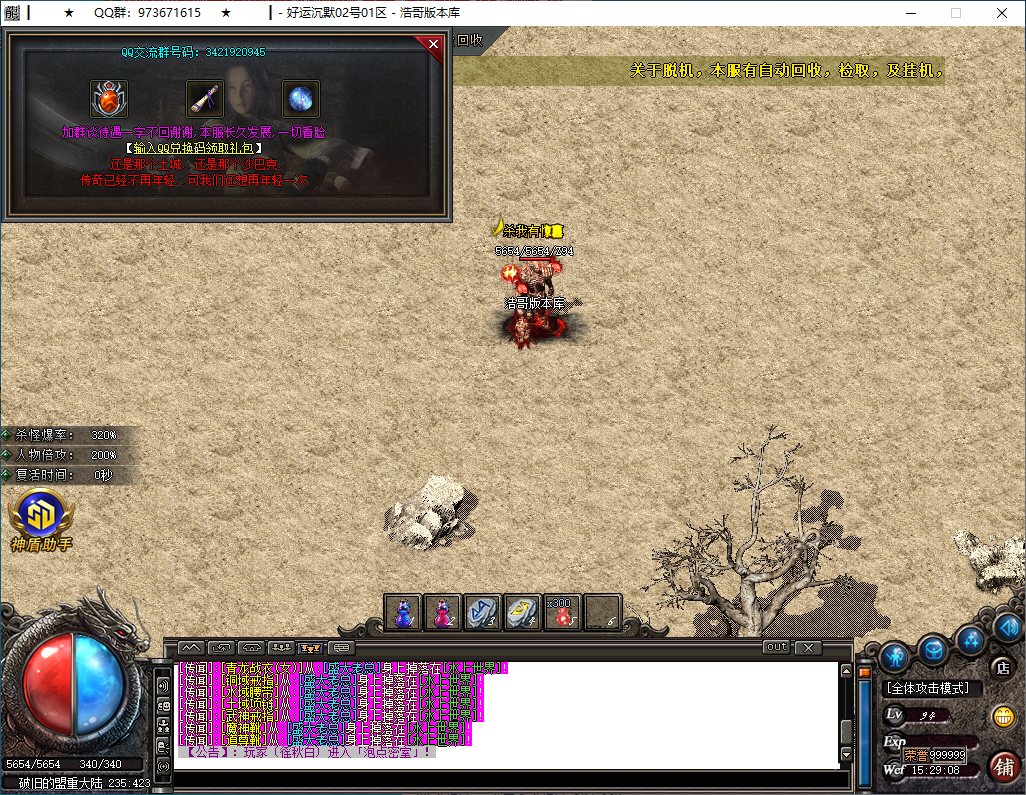Use the yellow rune stone in slot 4

(522, 612)
